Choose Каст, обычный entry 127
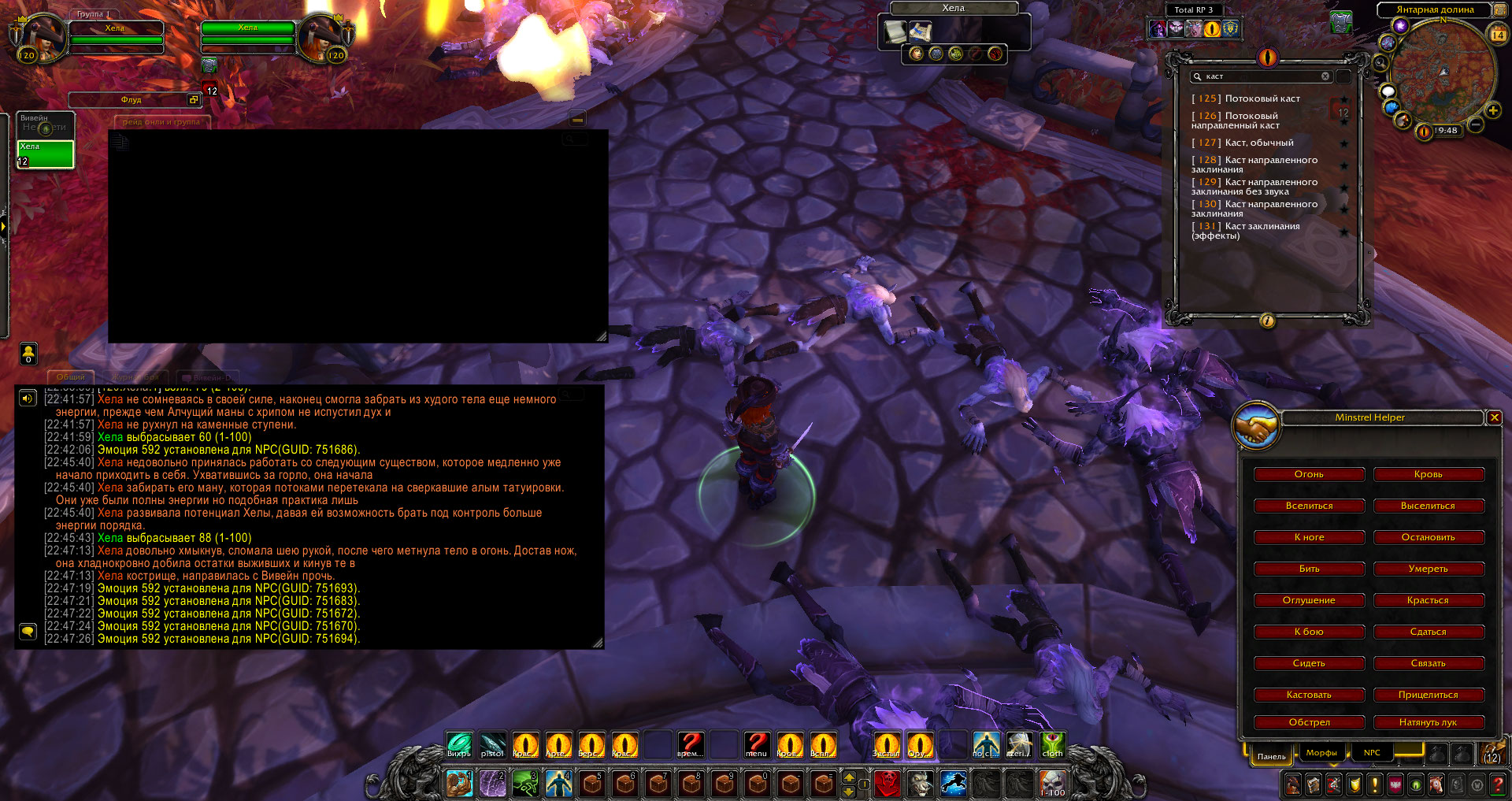 point(1258,143)
